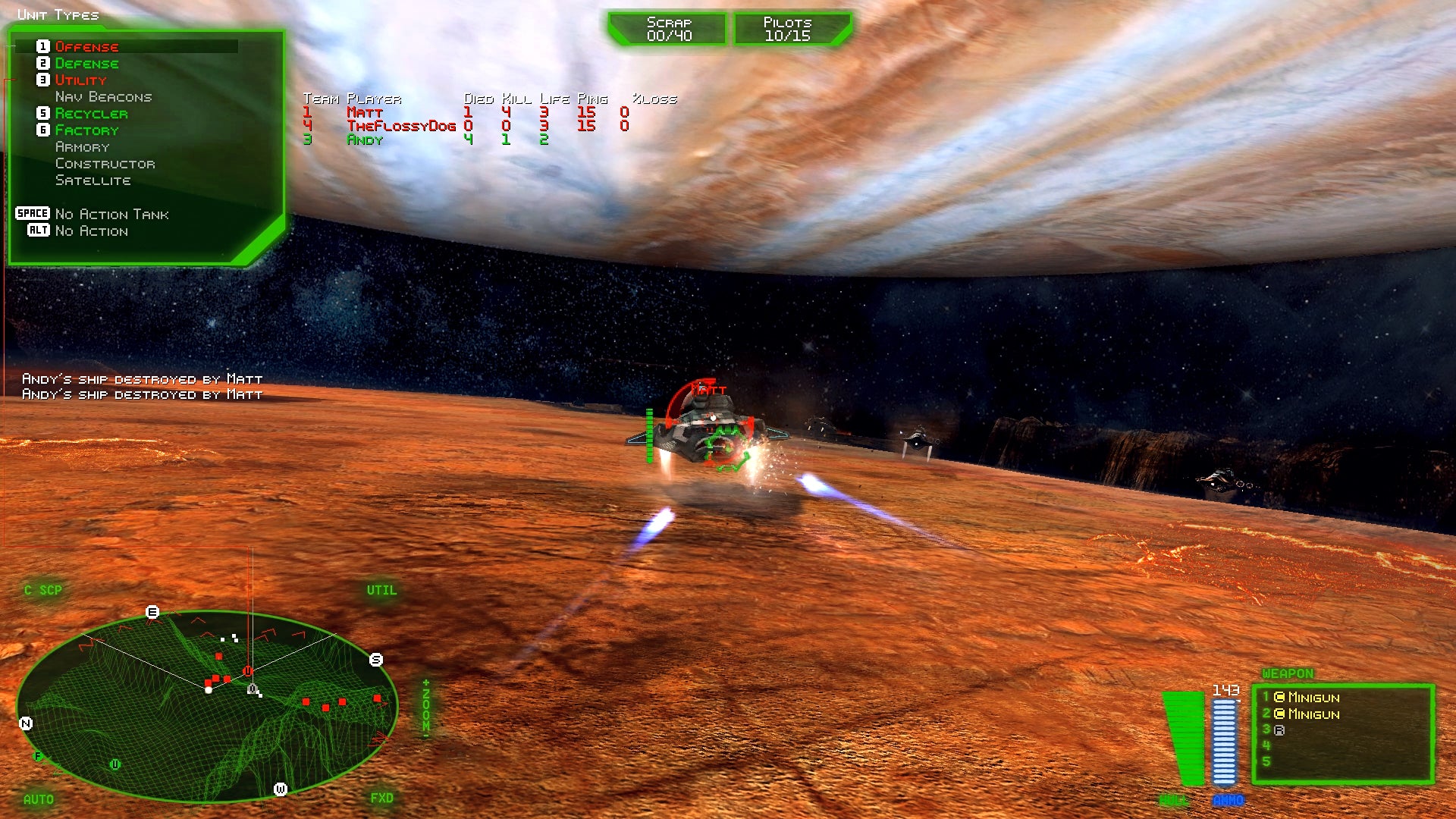Click the Scrap counter display

pos(667,29)
